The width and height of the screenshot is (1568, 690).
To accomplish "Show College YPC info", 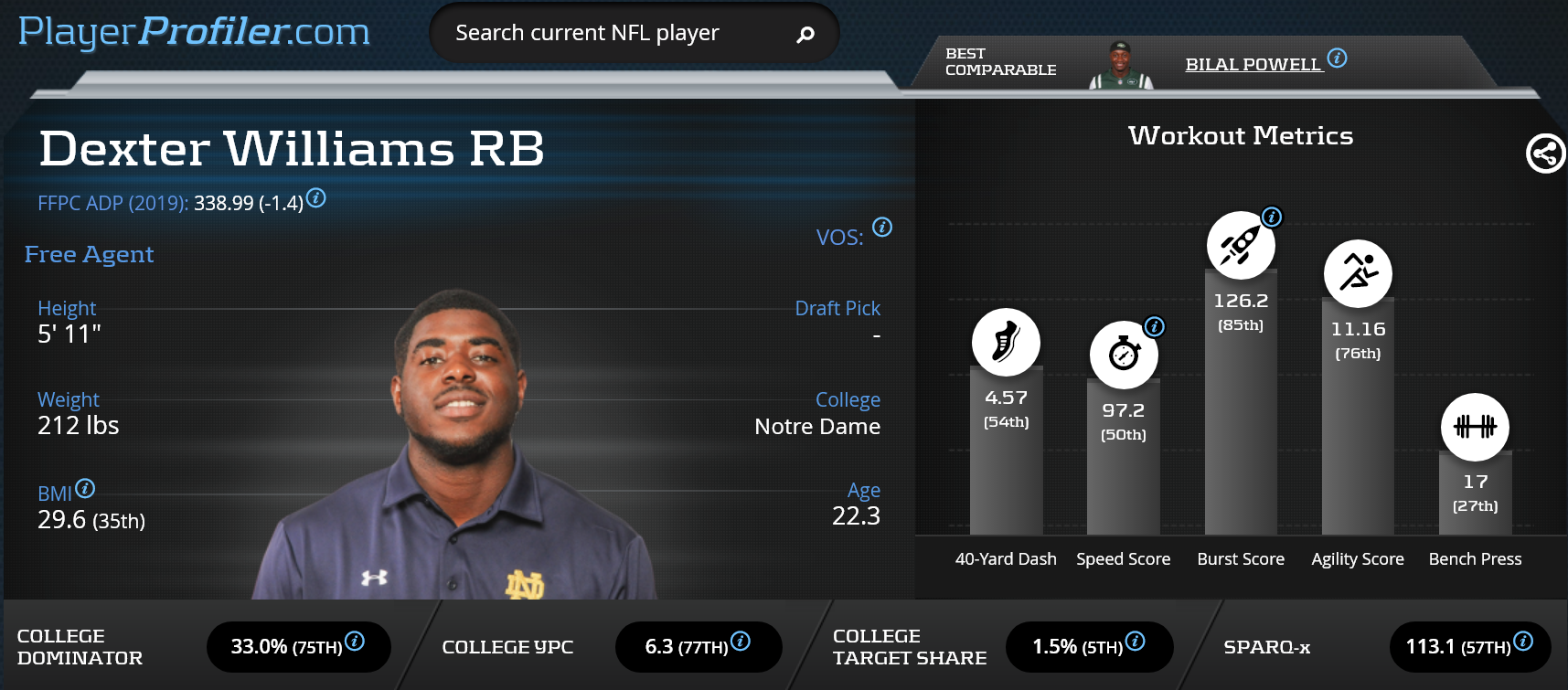I will click(x=741, y=641).
